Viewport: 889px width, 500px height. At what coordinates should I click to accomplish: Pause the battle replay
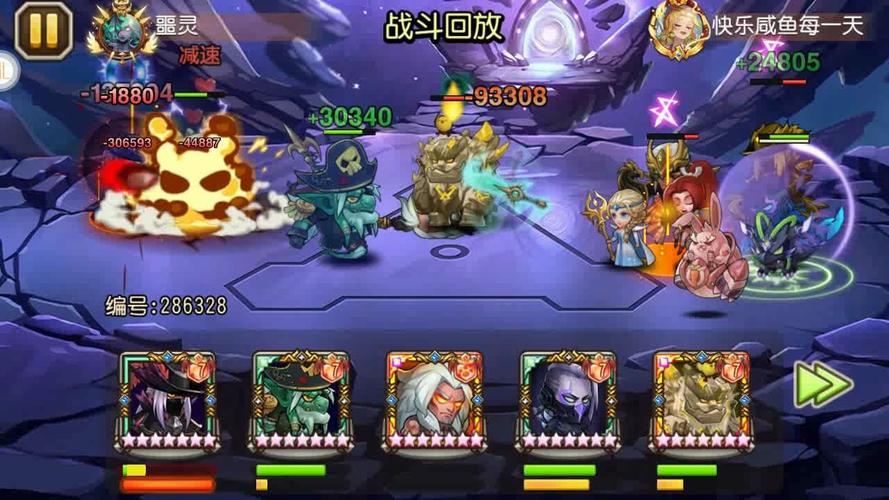pyautogui.click(x=42, y=30)
